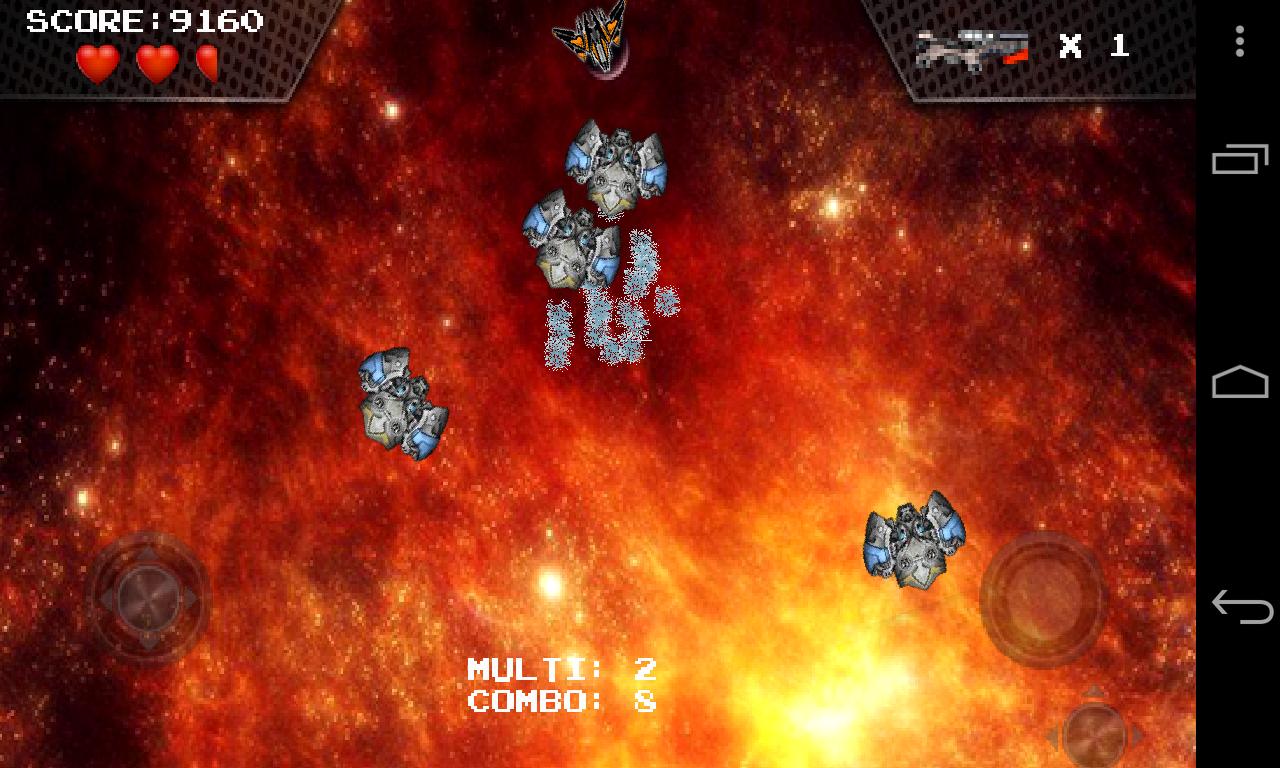Image resolution: width=1280 pixels, height=768 pixels.
Task: Tap the COMBO: 8 text label
Action: click(560, 700)
